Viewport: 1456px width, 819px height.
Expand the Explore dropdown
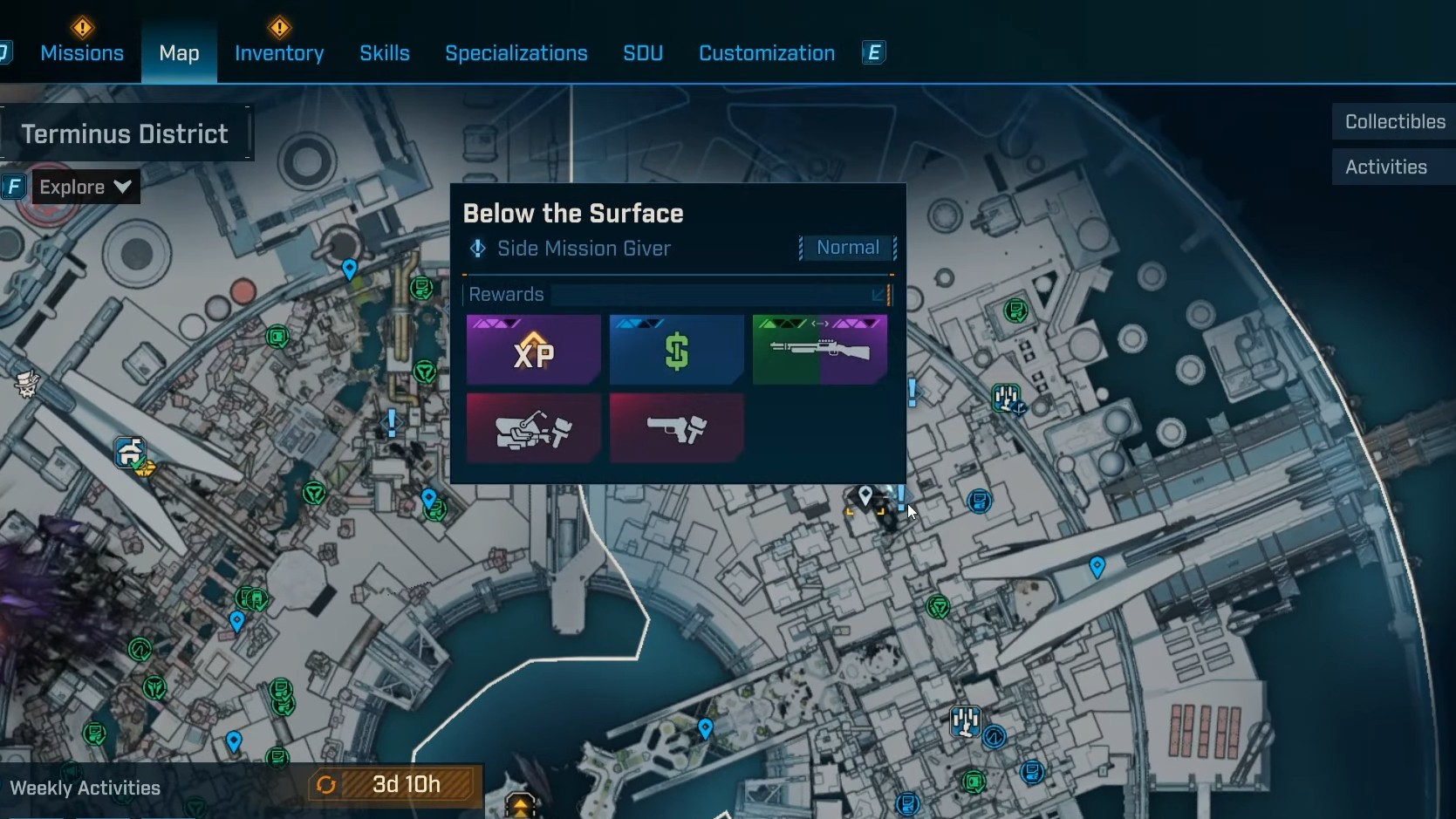(85, 187)
